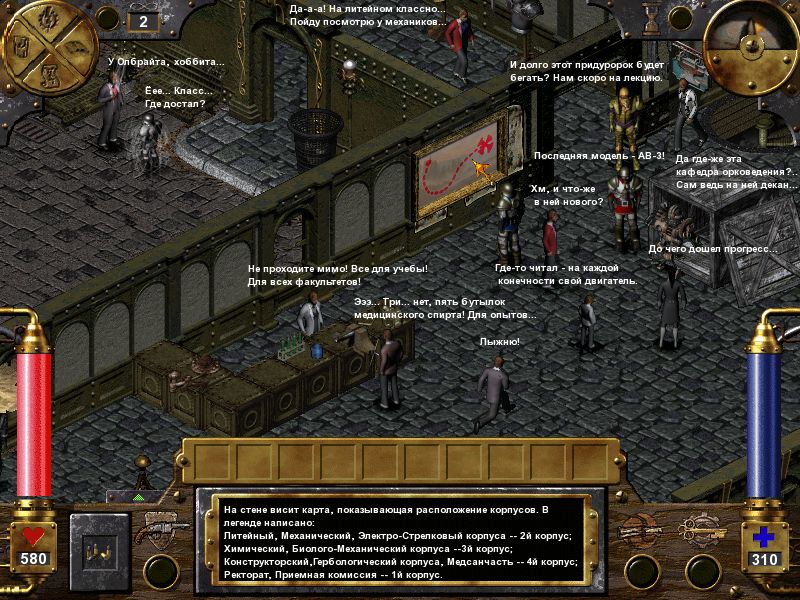Click the round button under the revolver
Image resolution: width=800 pixels, height=600 pixels.
point(160,572)
